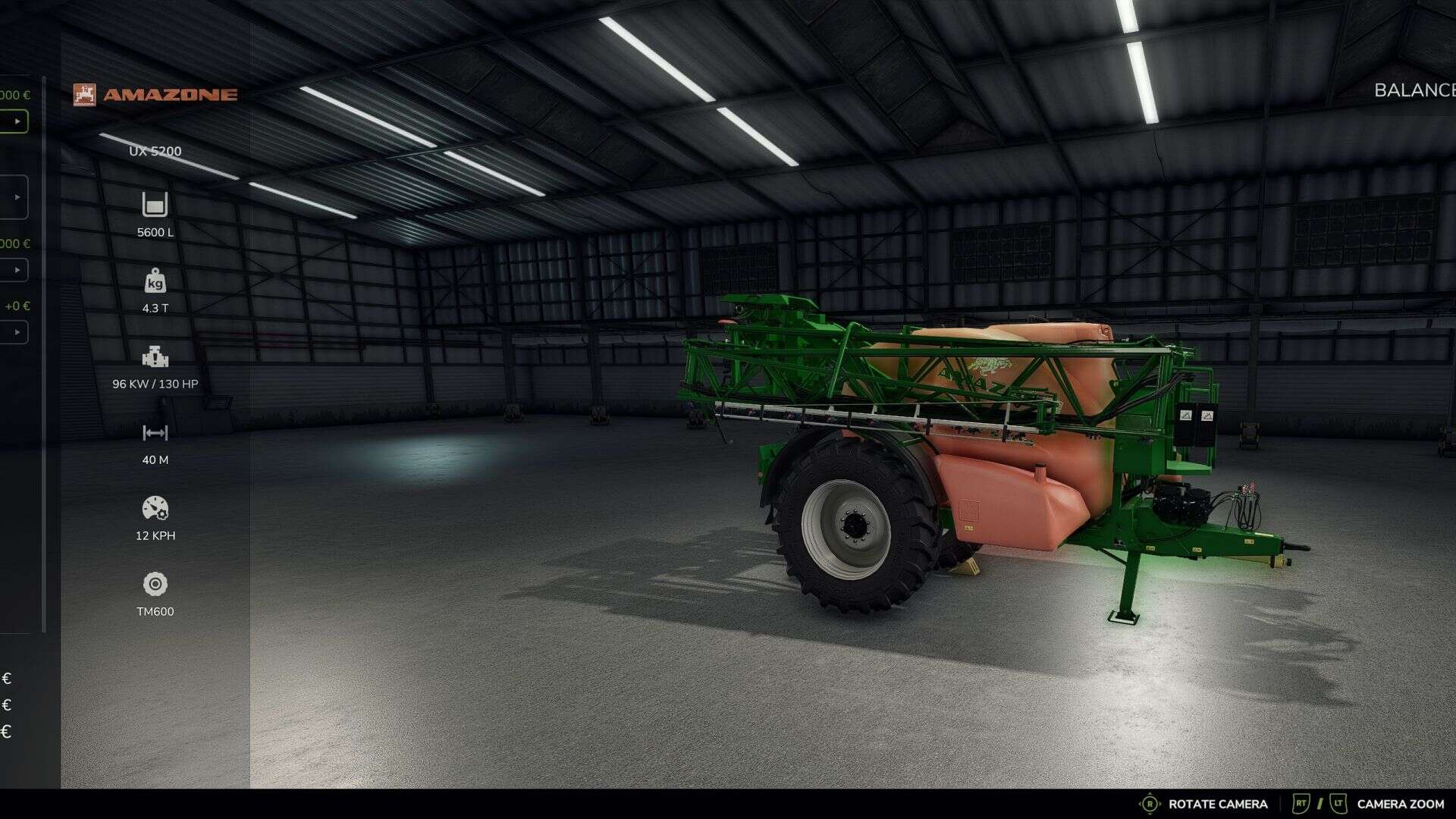This screenshot has width=1456, height=819.
Task: Select the TM600 wheel configuration icon
Action: (155, 582)
